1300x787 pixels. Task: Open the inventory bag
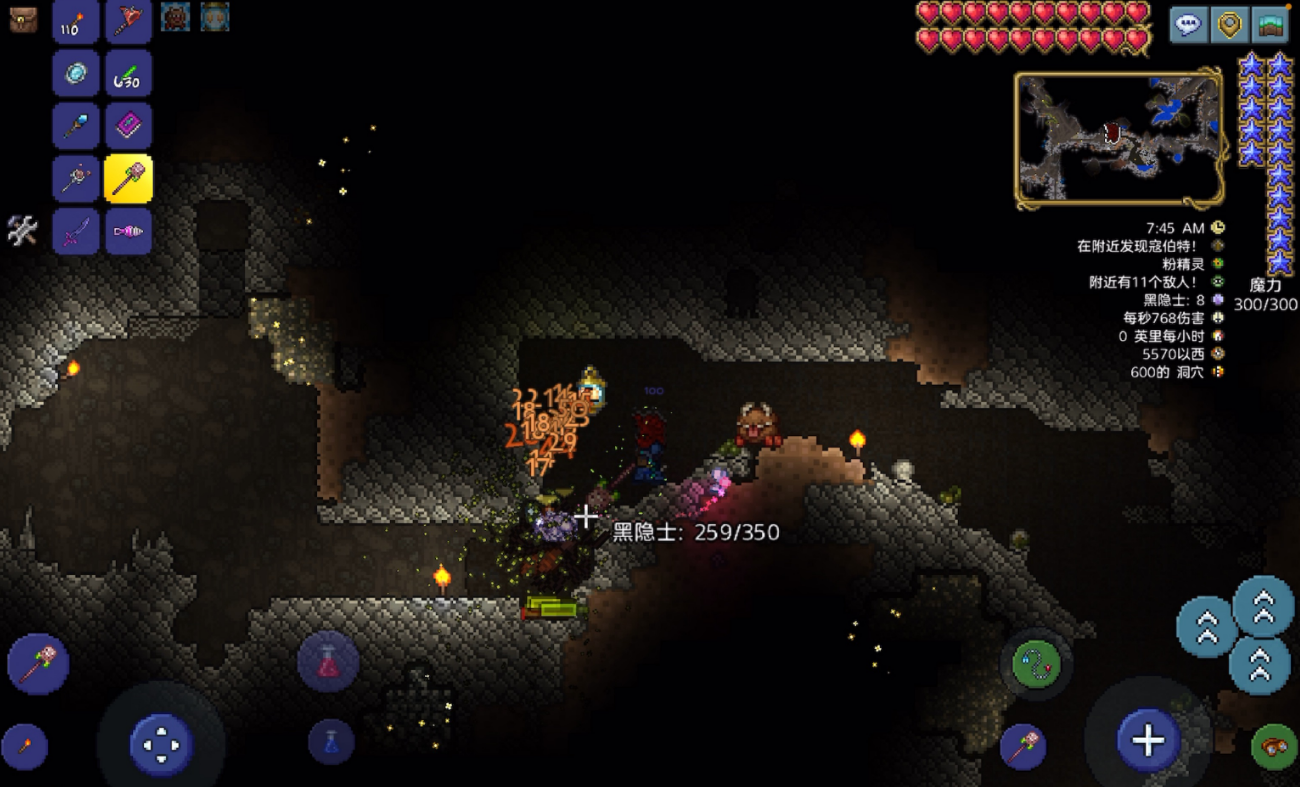[23, 19]
